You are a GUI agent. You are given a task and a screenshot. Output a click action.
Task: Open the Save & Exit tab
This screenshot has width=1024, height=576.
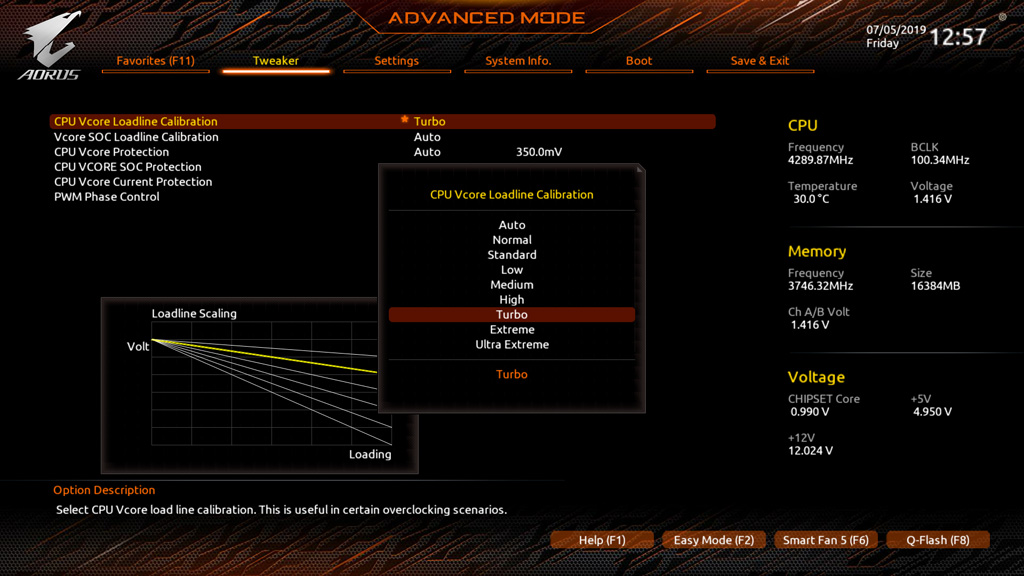click(x=759, y=61)
